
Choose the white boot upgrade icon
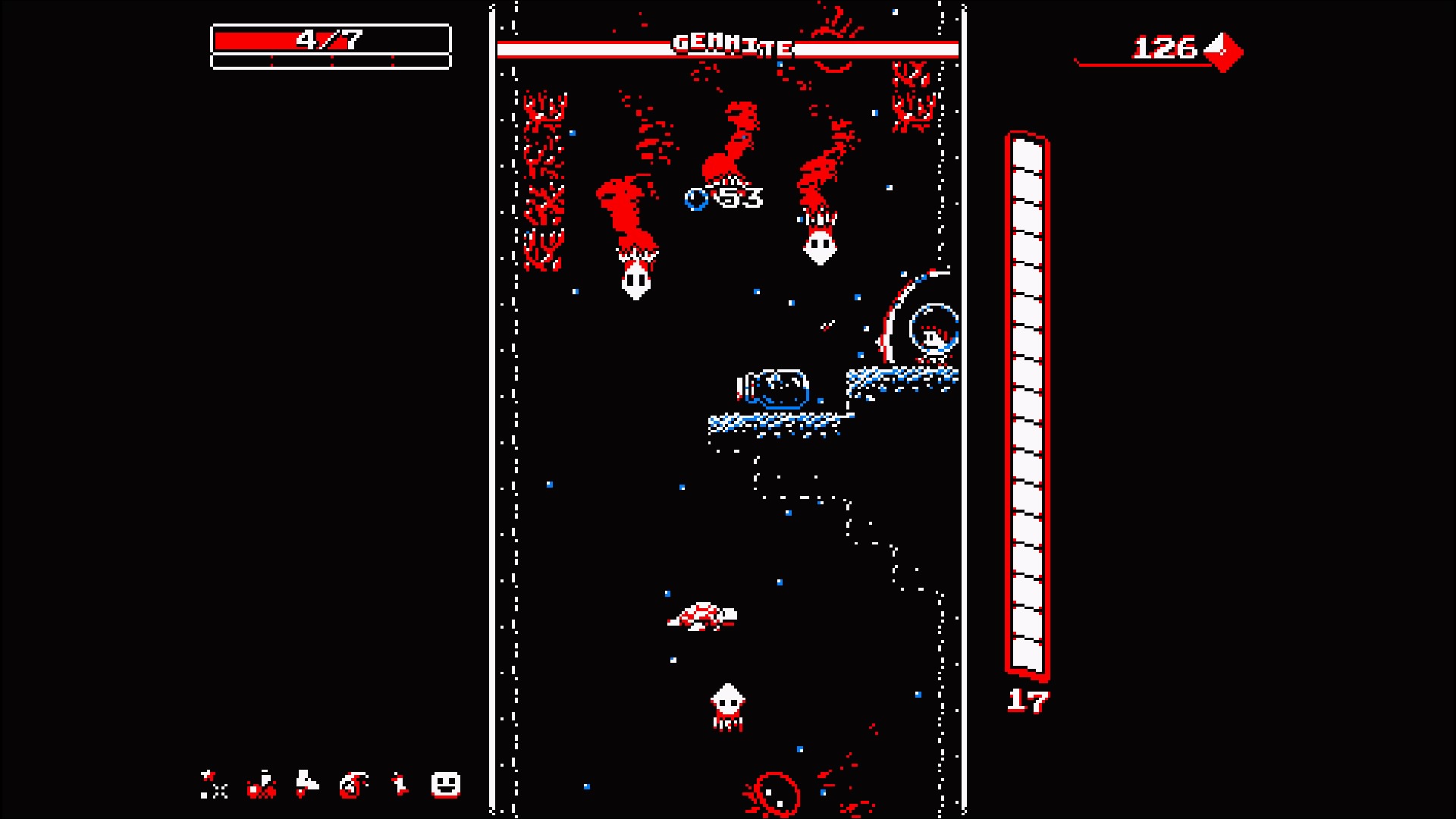307,783
